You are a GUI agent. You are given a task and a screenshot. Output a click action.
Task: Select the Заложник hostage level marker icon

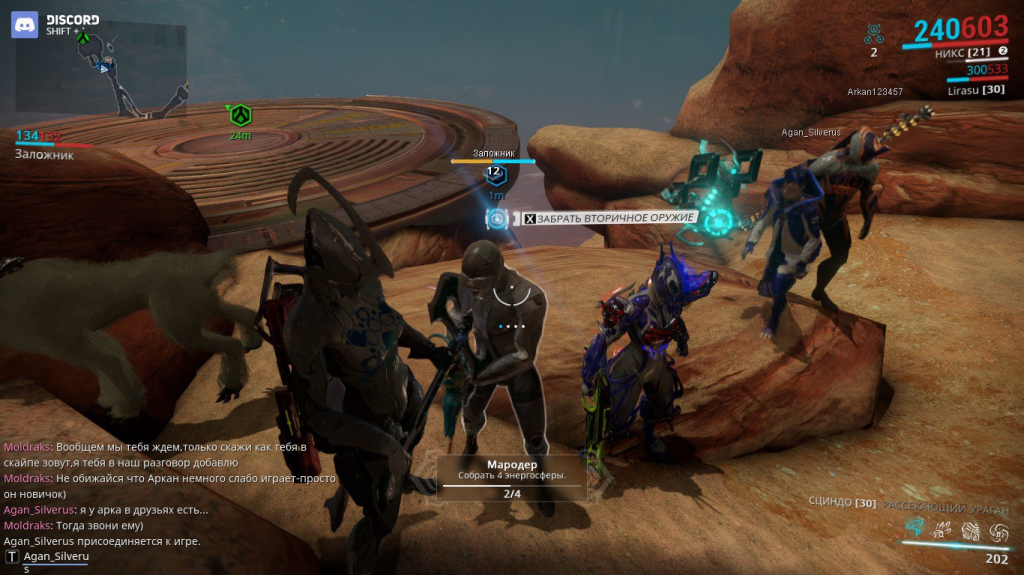pyautogui.click(x=493, y=173)
